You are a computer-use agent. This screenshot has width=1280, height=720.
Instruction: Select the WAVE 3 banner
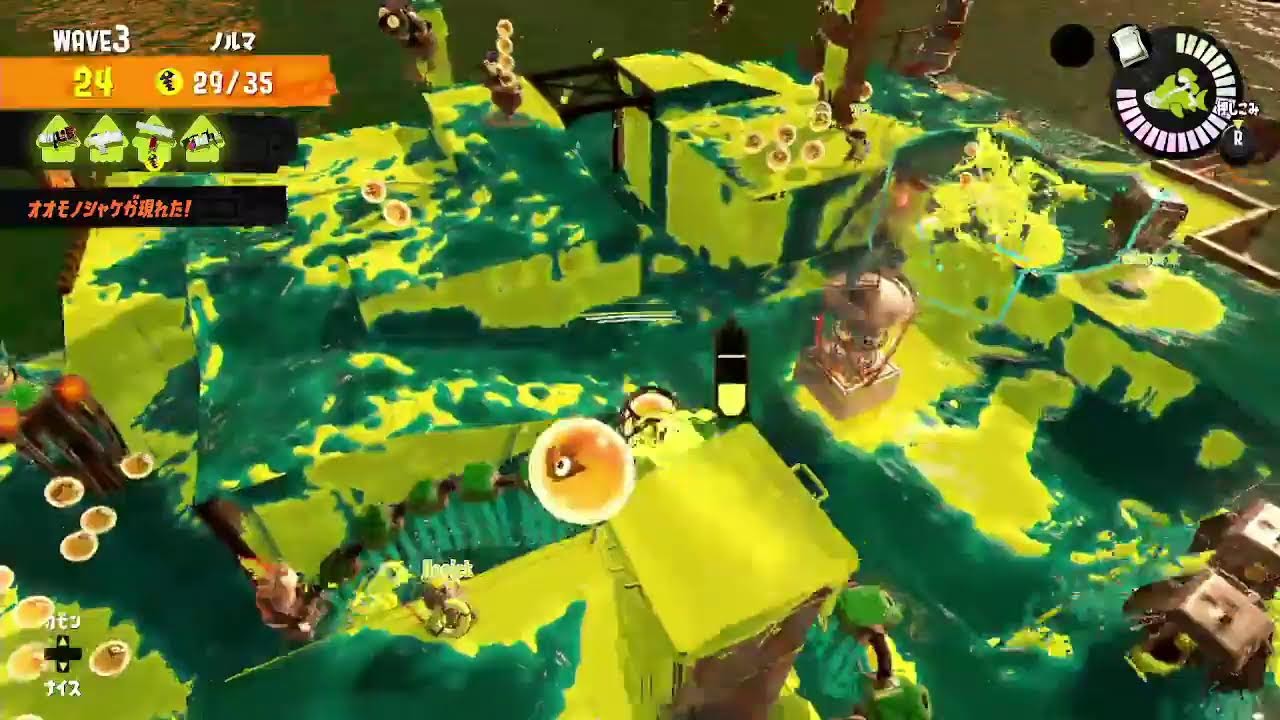(x=93, y=38)
